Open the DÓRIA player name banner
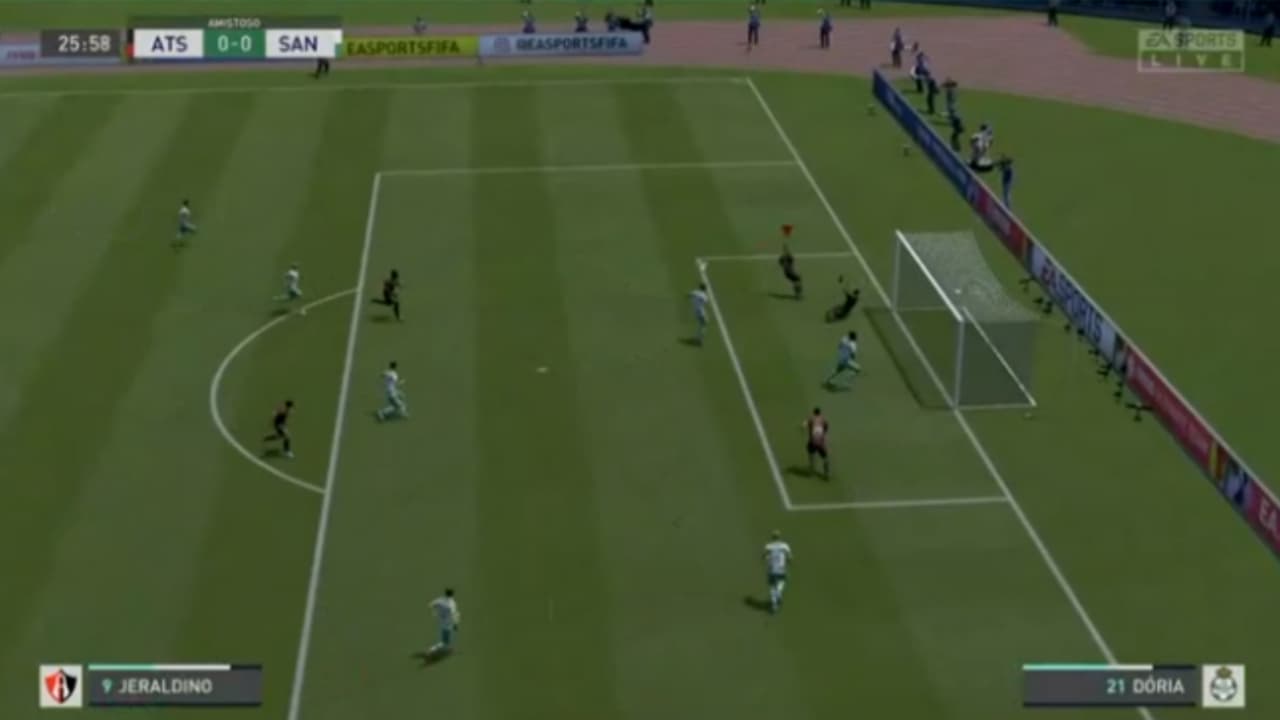This screenshot has height=720, width=1280. click(1160, 685)
